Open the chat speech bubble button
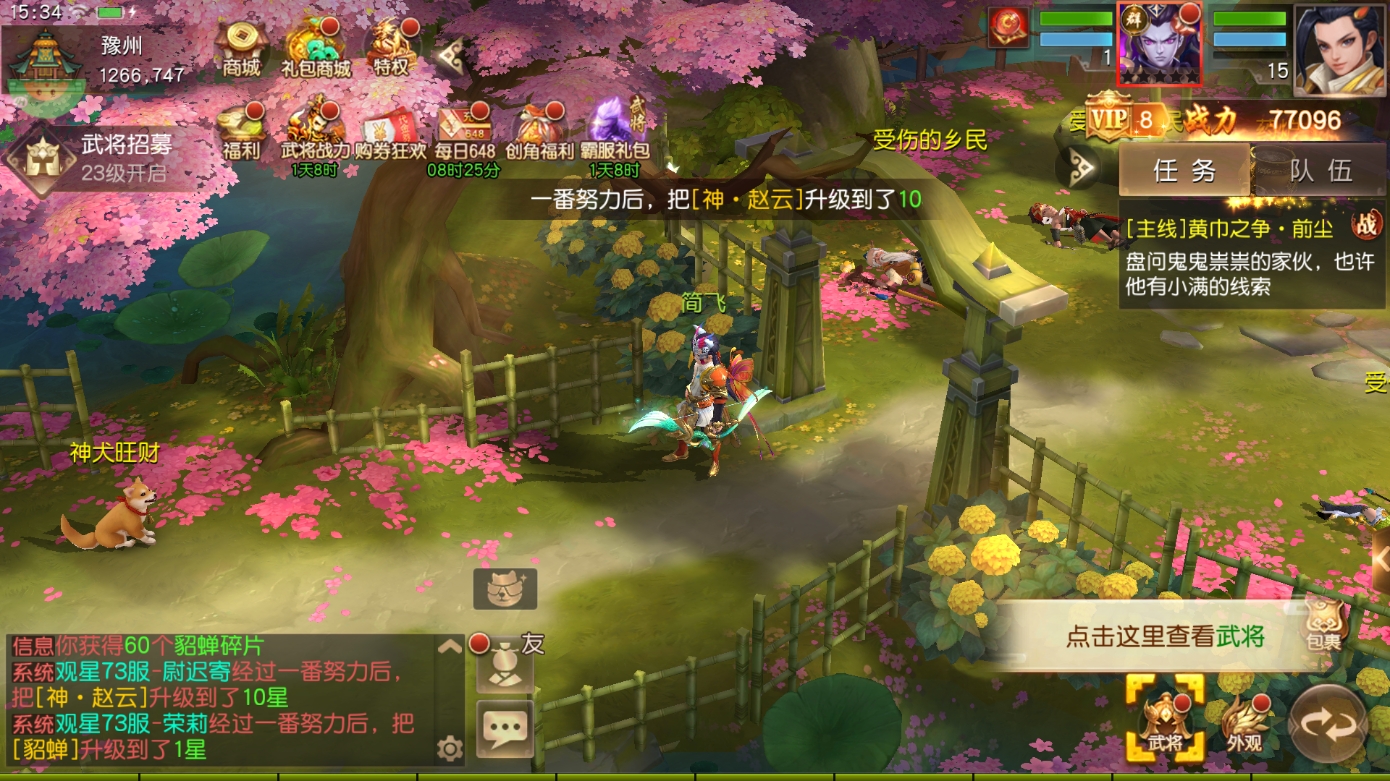 click(505, 730)
